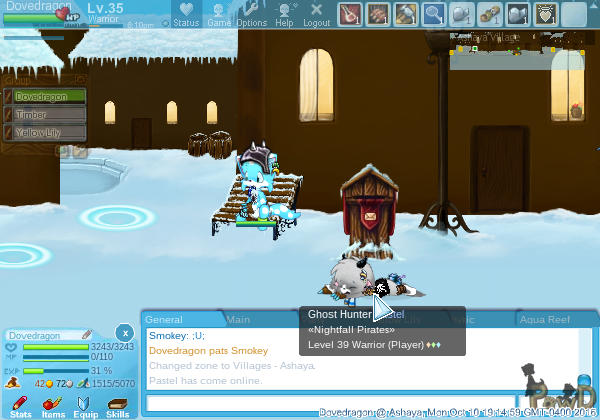Open the Help menu

click(x=284, y=14)
